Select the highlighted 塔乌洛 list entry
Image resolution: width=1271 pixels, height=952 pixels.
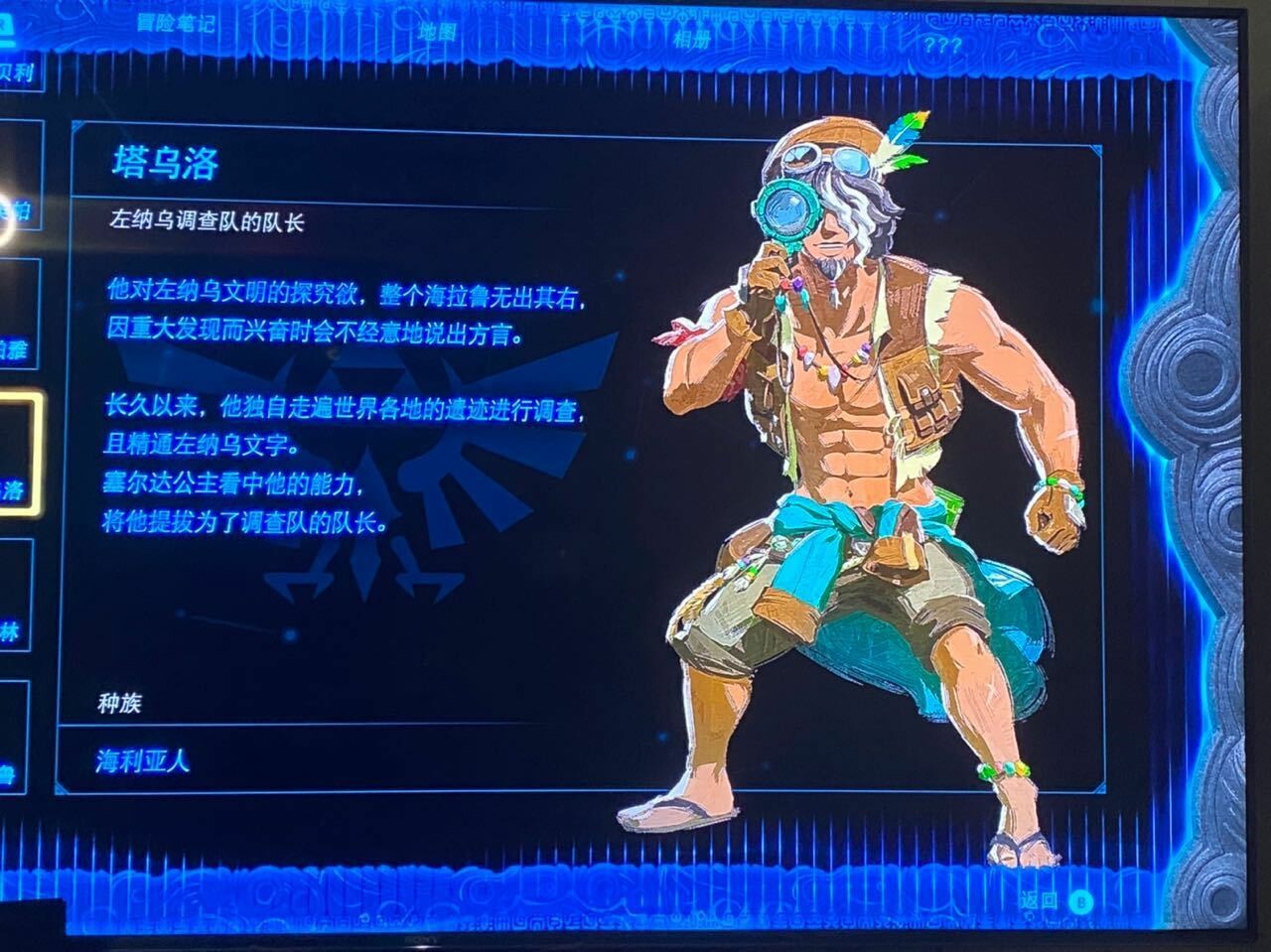20,455
